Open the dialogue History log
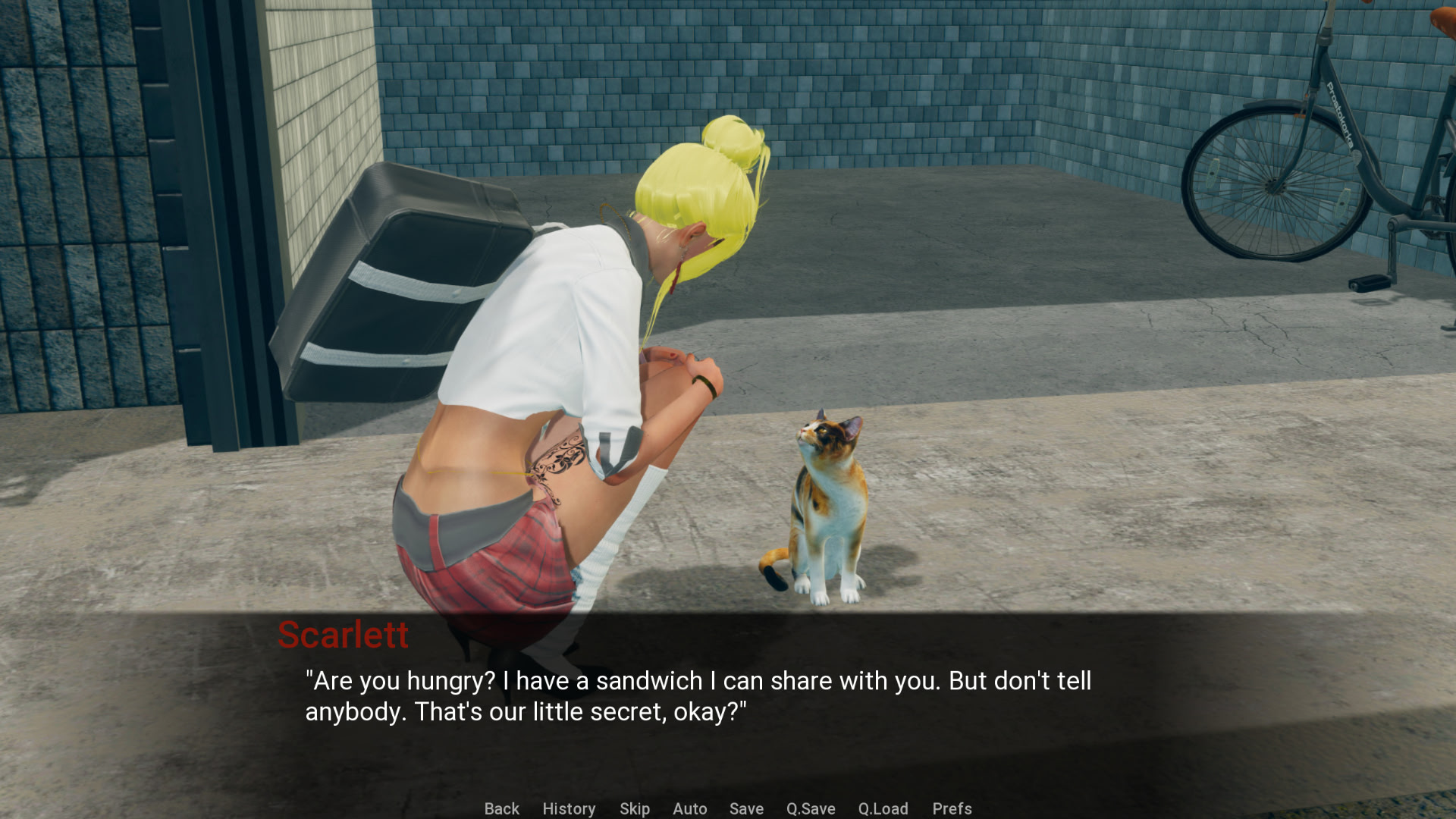Screen dimensions: 1456x819 tap(569, 808)
